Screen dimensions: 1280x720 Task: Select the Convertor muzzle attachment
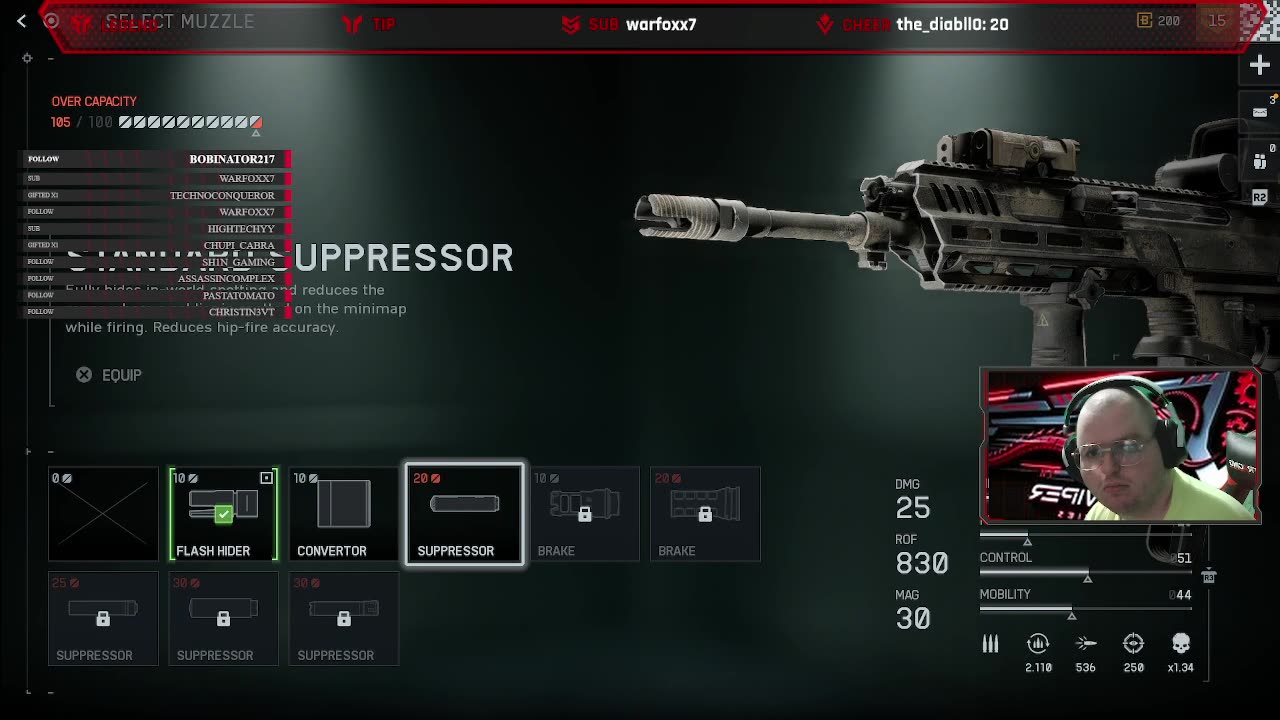pyautogui.click(x=344, y=514)
